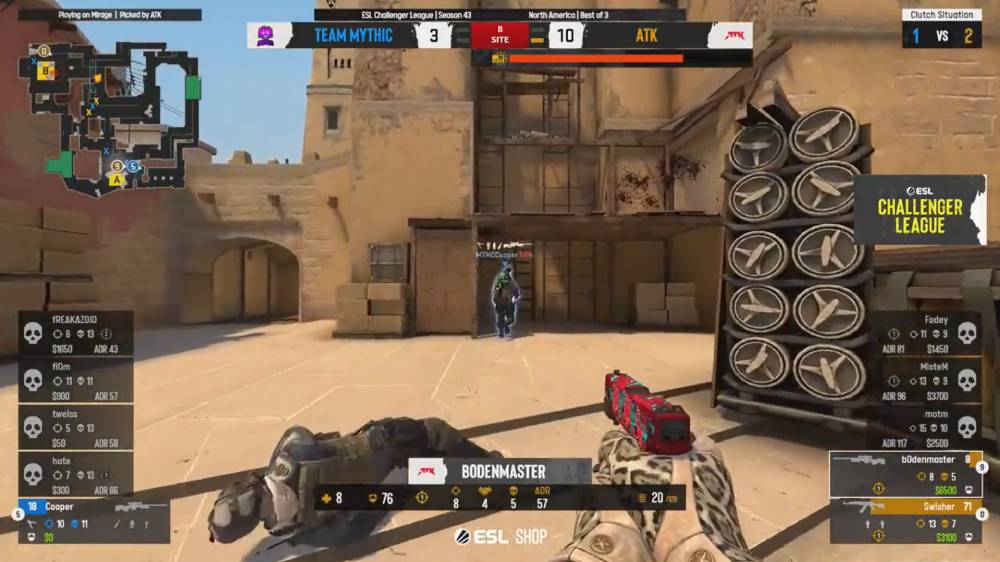Screen dimensions: 1000x562
Task: Open the ESL Shop banner
Action: coord(501,537)
